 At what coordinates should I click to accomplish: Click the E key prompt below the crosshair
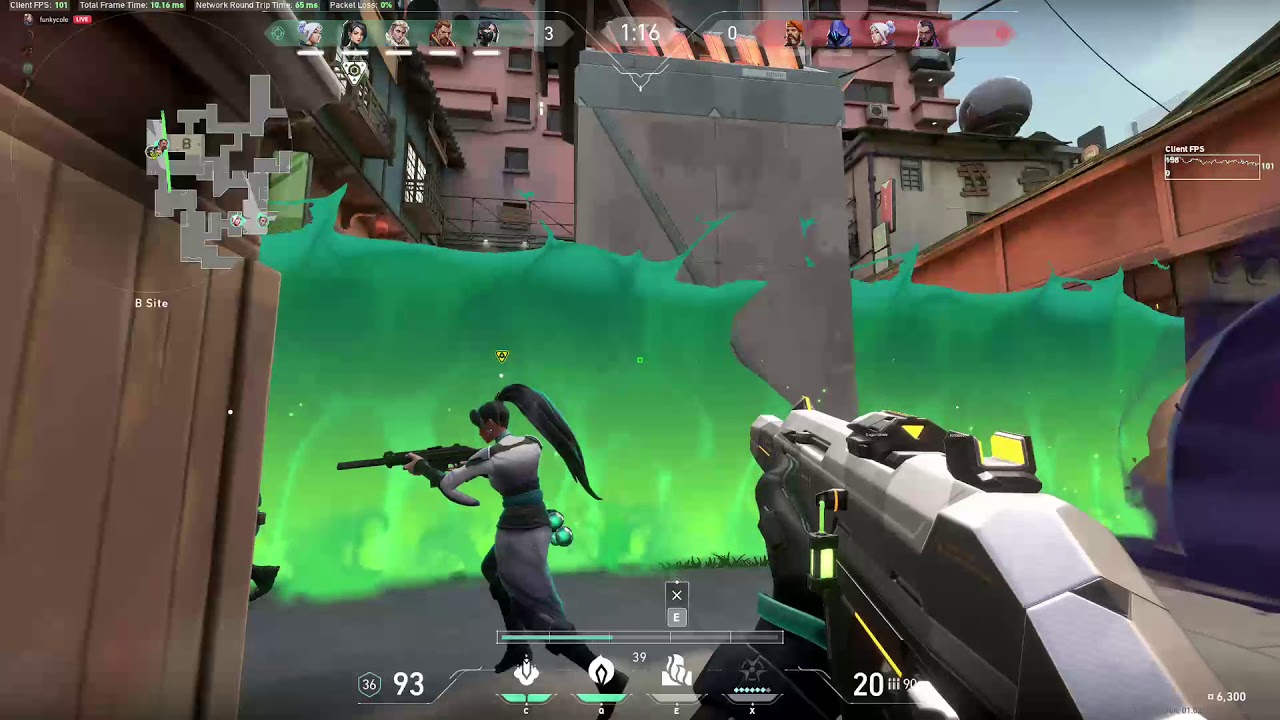pyautogui.click(x=676, y=618)
